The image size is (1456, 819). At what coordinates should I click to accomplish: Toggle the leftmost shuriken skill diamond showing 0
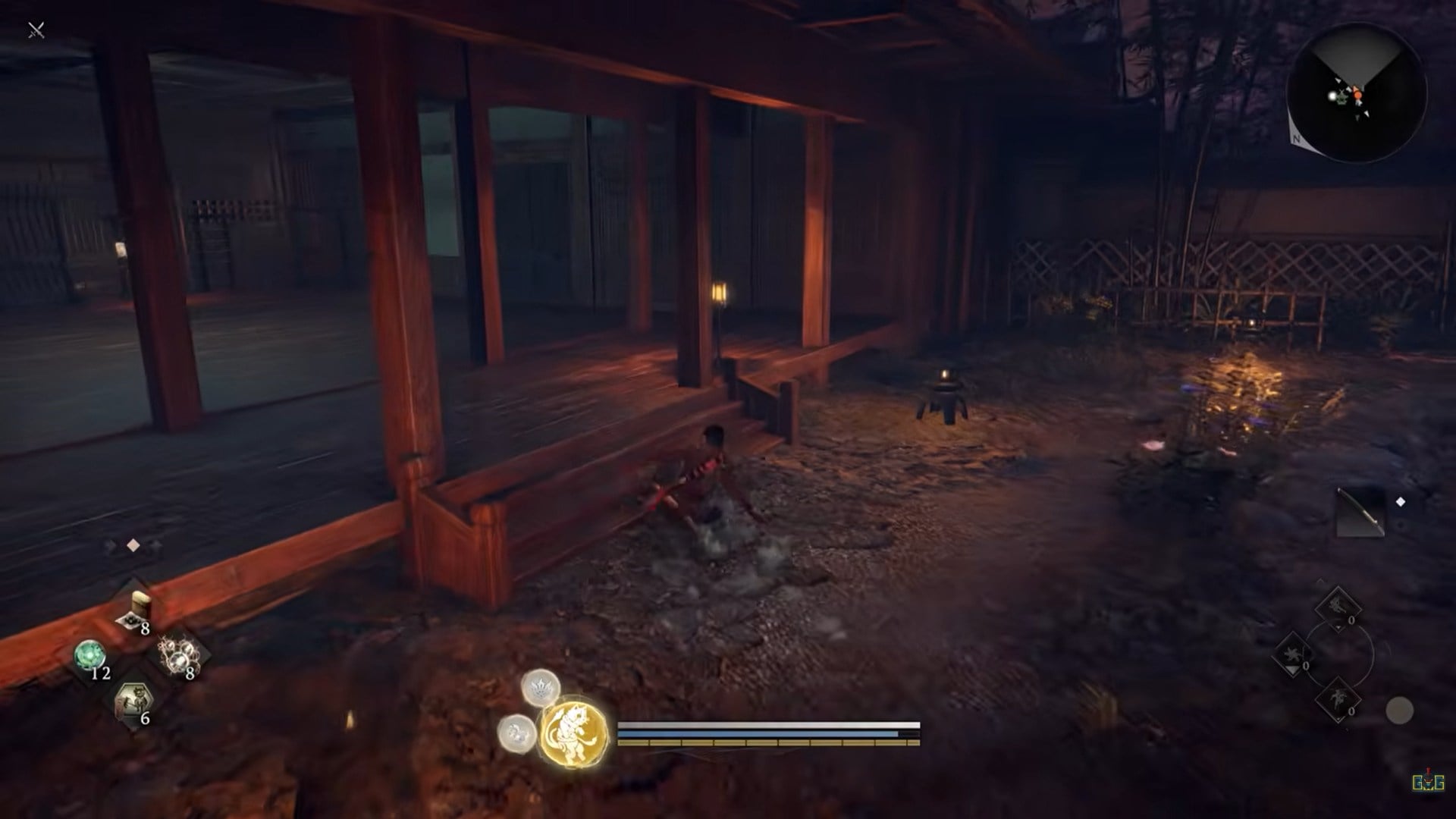[1294, 654]
